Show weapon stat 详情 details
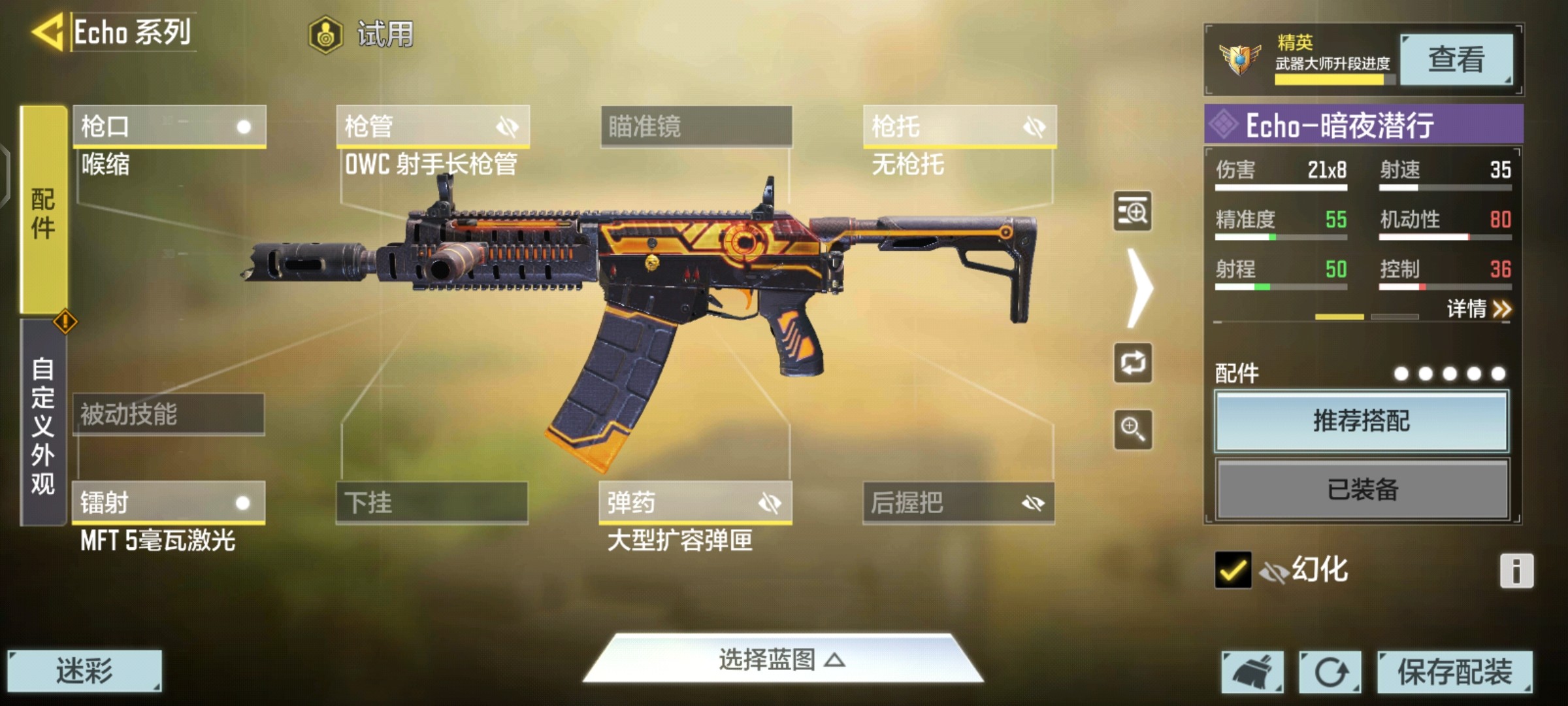This screenshot has height=706, width=1568. (1478, 309)
